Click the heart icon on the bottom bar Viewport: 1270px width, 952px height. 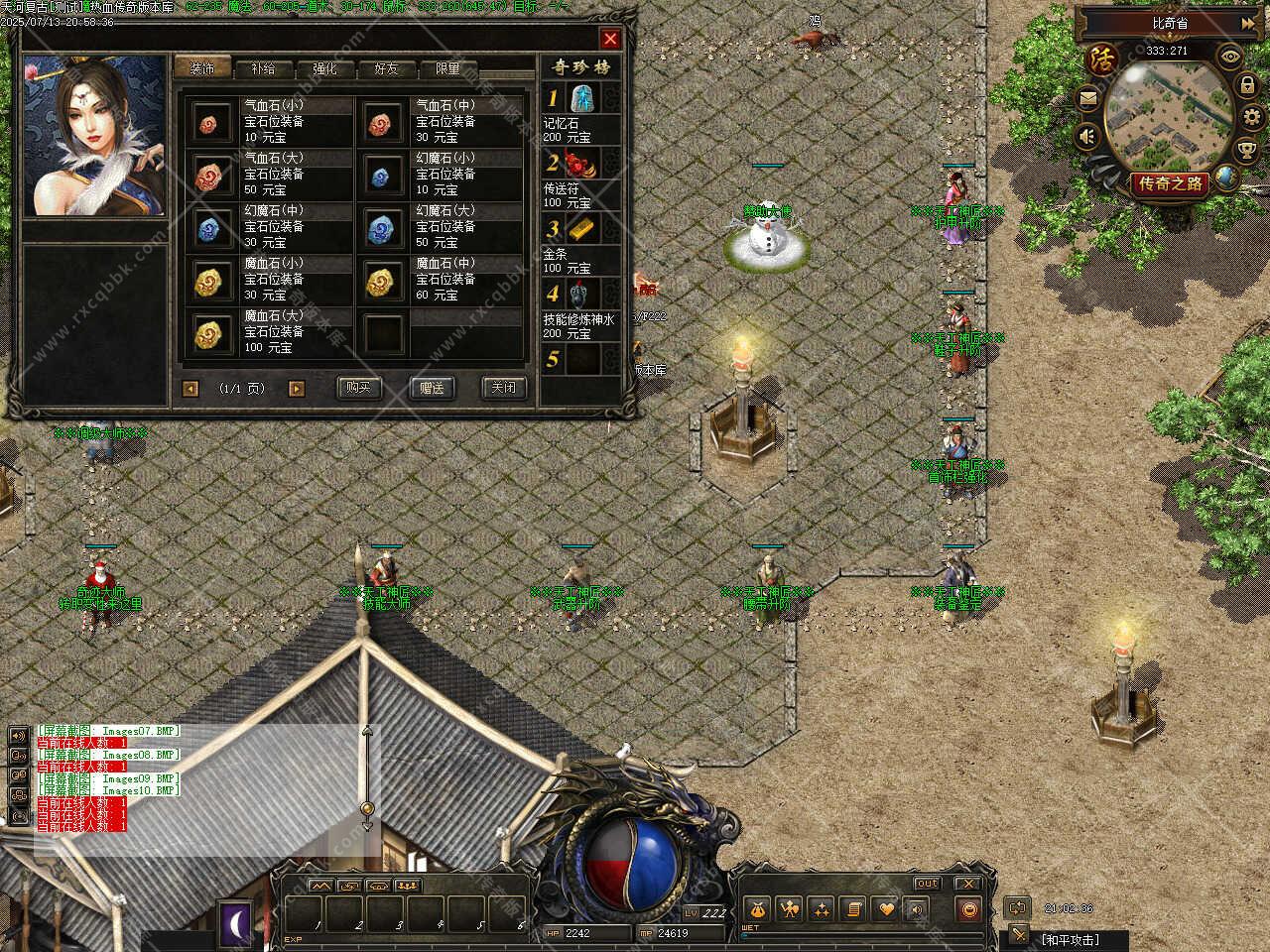pos(886,908)
